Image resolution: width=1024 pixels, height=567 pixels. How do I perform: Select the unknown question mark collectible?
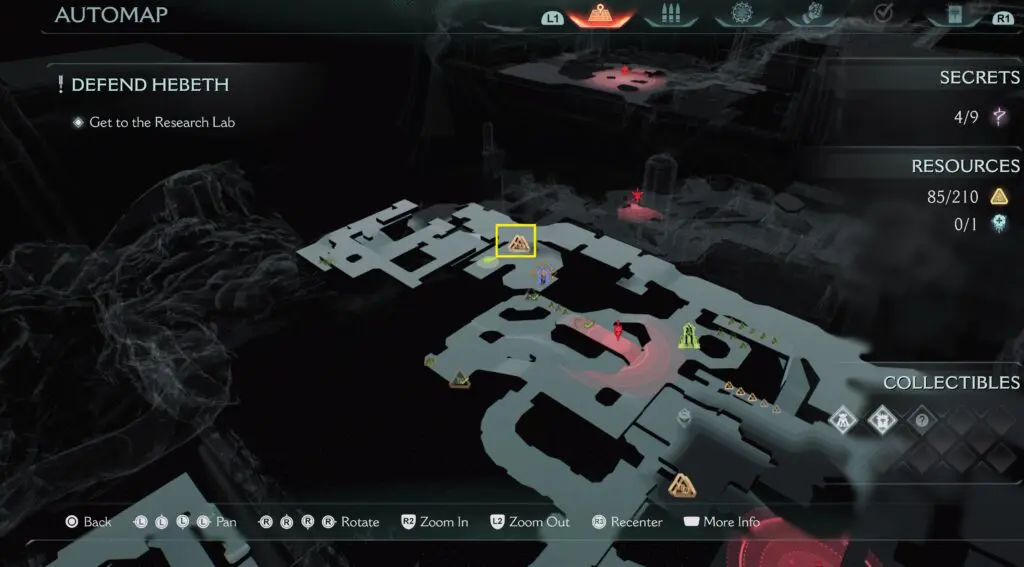920,420
